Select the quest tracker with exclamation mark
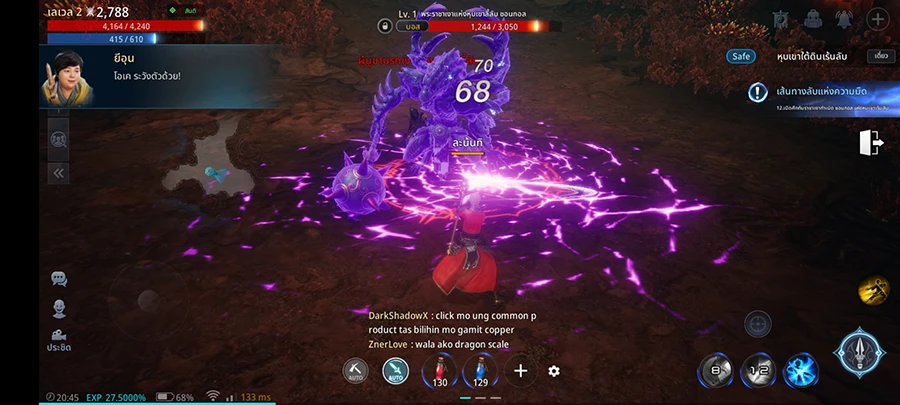This screenshot has width=900, height=405. tap(758, 93)
